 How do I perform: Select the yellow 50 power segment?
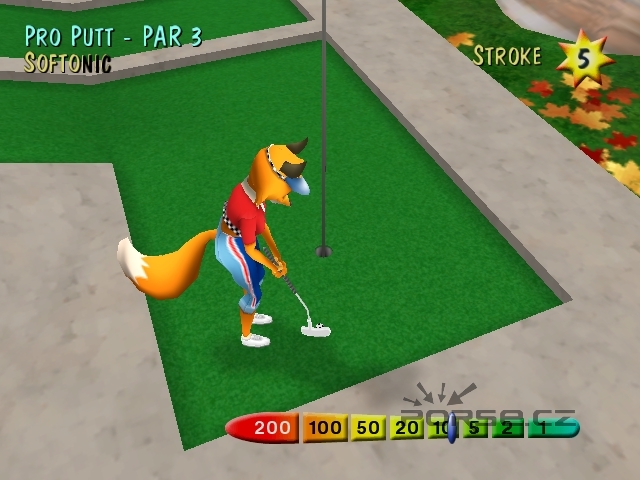369,429
